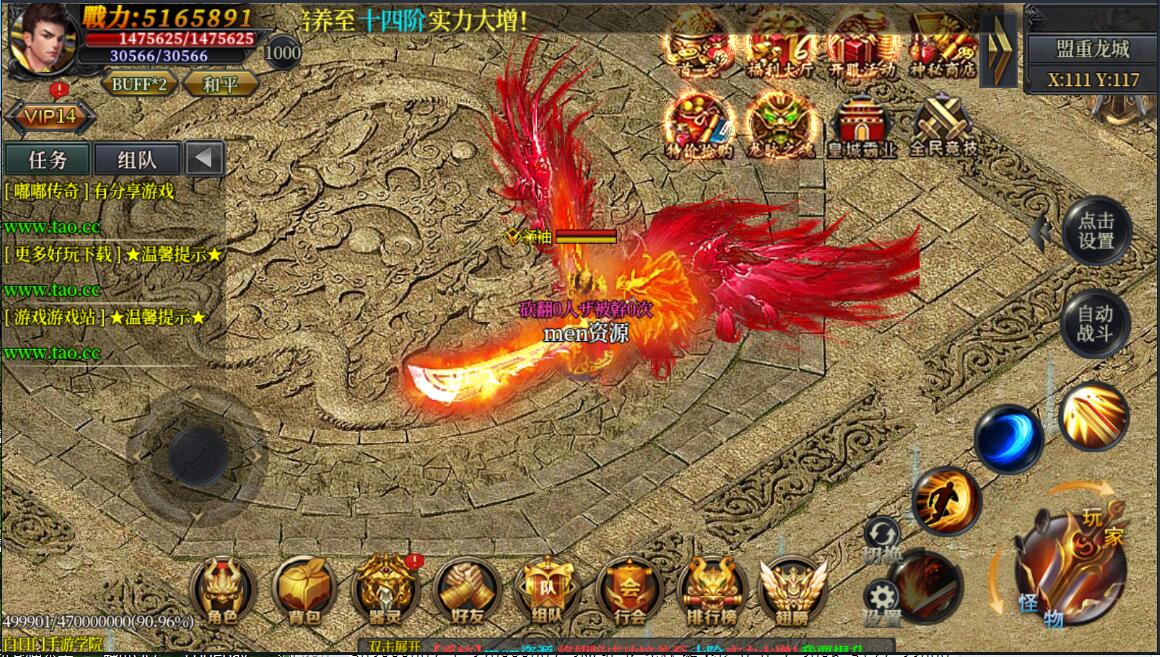Viewport: 1160px width, 657px height.
Task: Show the 排行榜 leaderboard
Action: (x=712, y=591)
